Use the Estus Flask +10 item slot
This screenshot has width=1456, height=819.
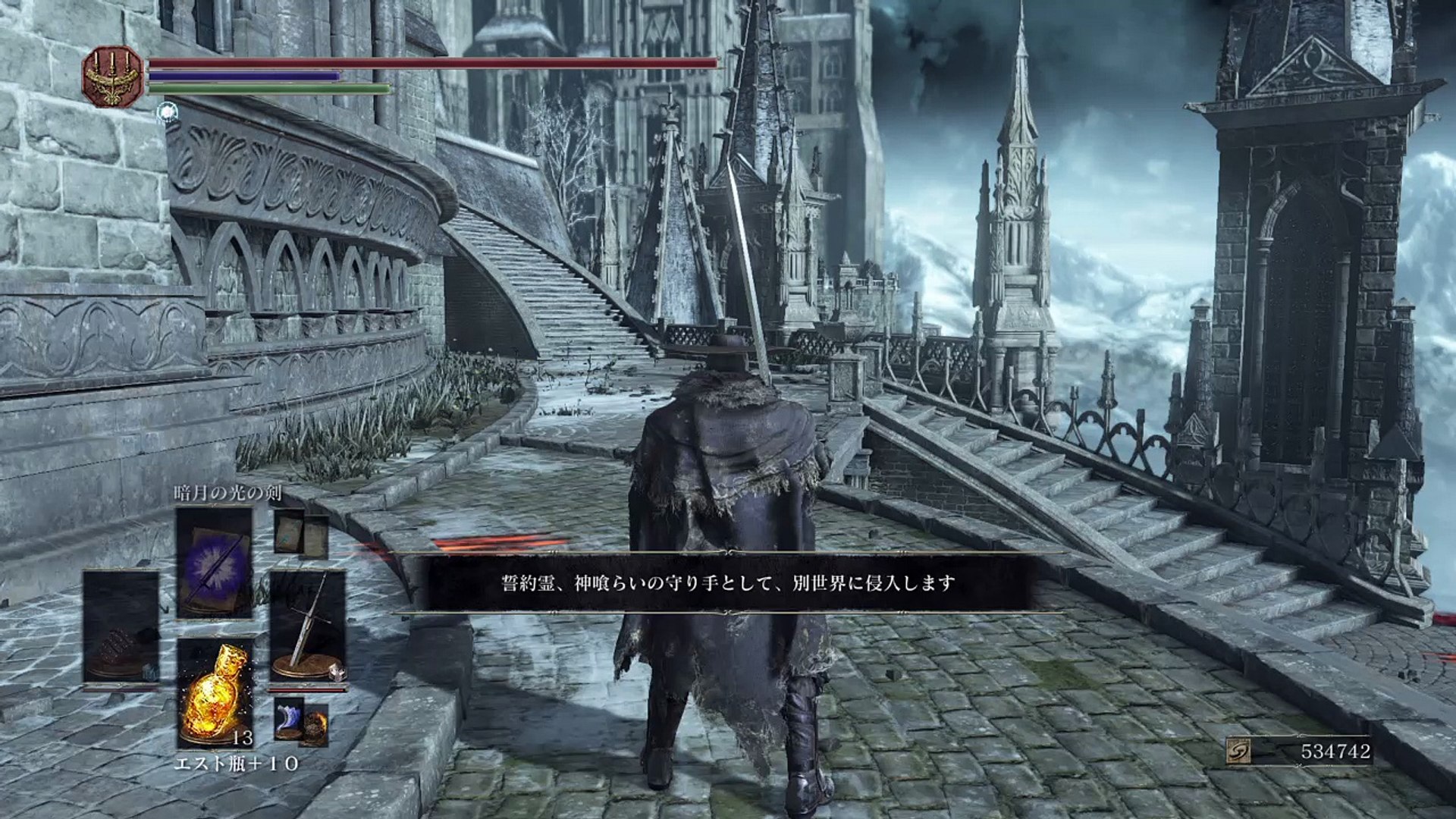point(215,692)
